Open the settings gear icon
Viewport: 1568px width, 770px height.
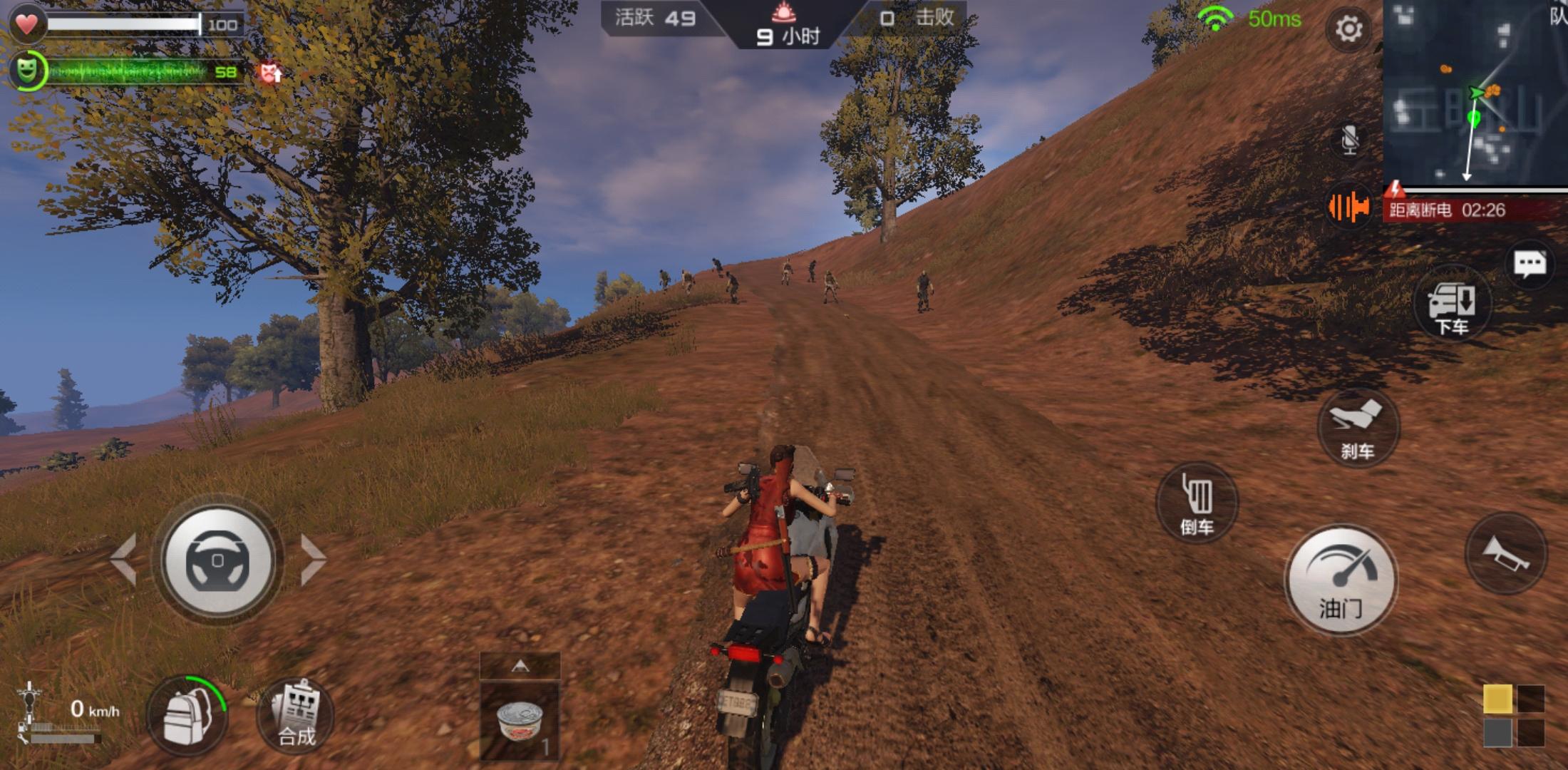1348,29
